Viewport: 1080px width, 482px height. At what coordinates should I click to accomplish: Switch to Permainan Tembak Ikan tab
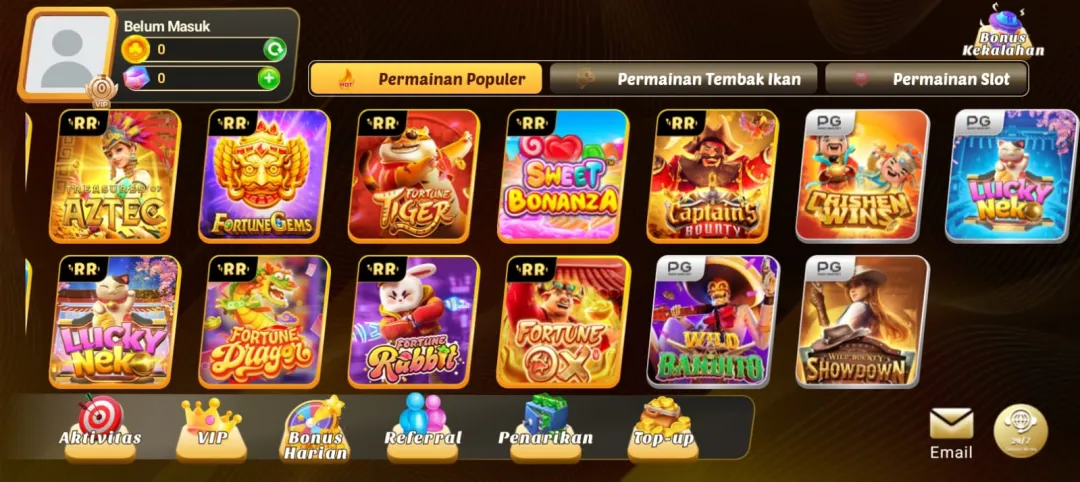click(x=684, y=79)
